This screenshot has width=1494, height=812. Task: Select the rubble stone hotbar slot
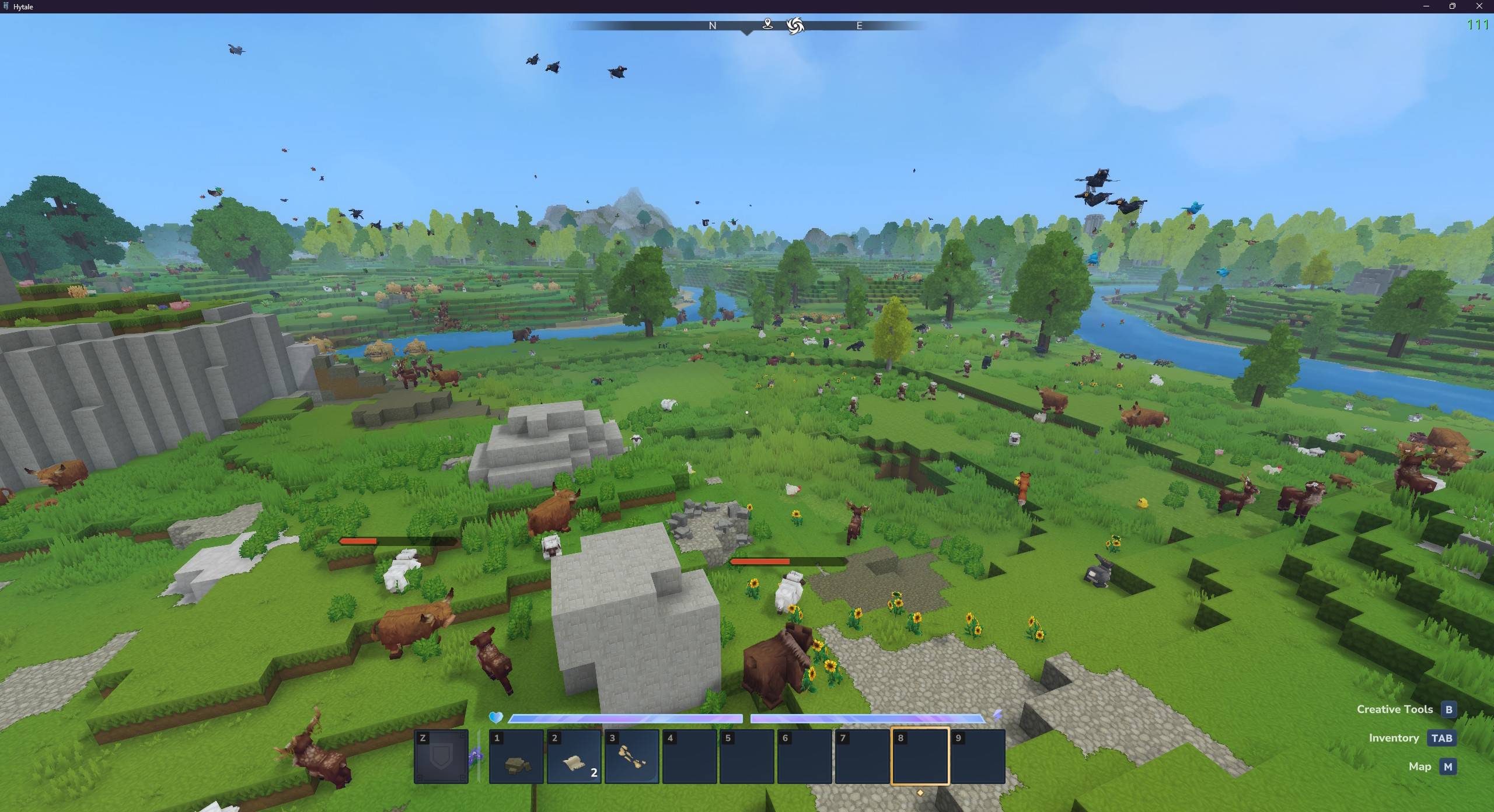[x=516, y=757]
